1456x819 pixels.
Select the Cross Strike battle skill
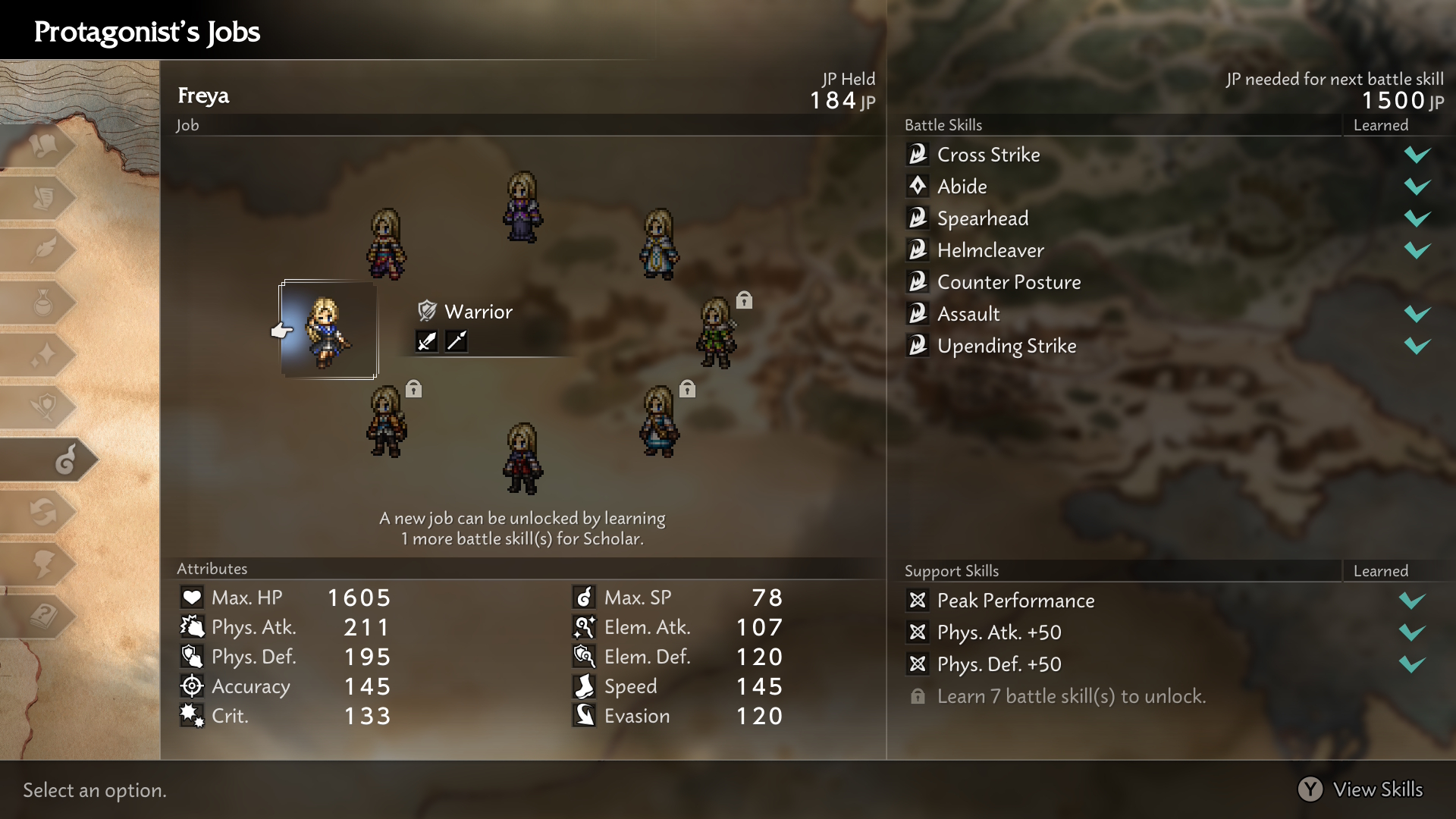pyautogui.click(x=989, y=155)
